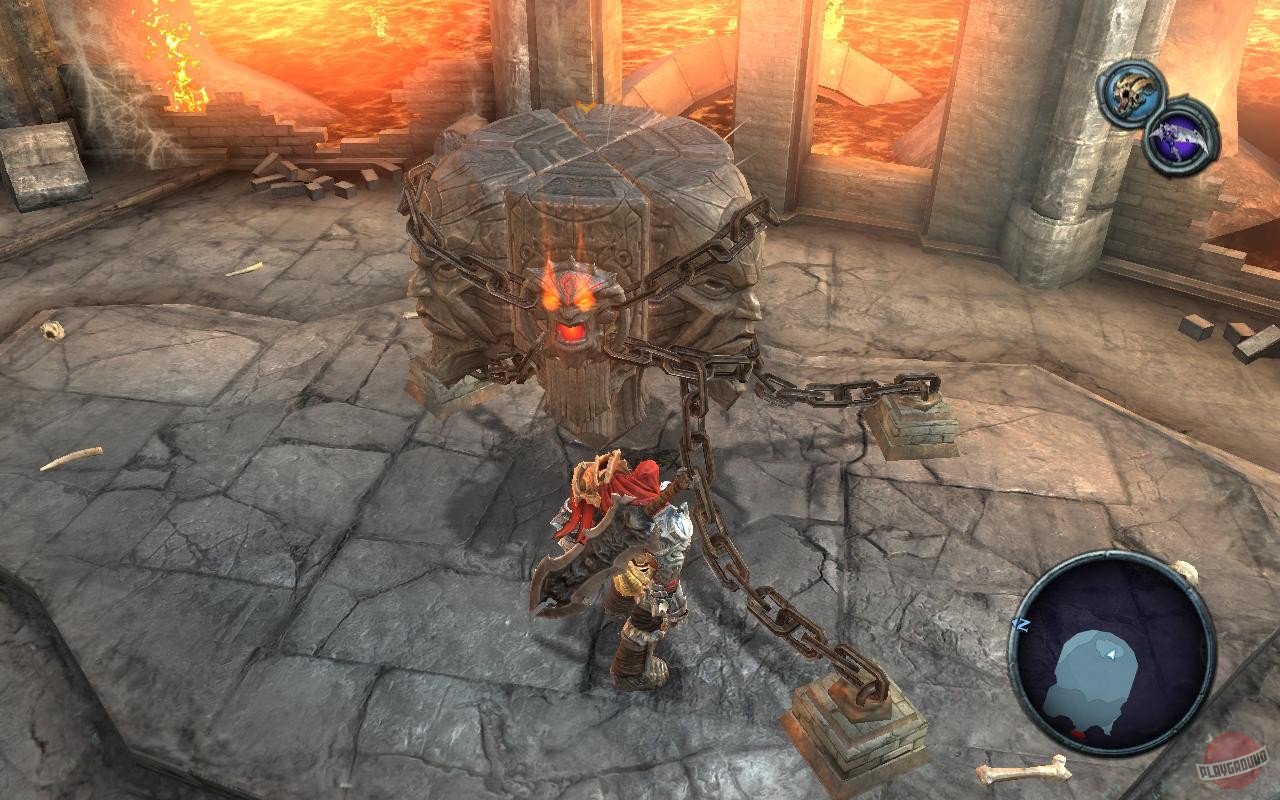Image resolution: width=1280 pixels, height=800 pixels.
Task: Click the N compass indicator on minimap
Action: (x=1021, y=625)
